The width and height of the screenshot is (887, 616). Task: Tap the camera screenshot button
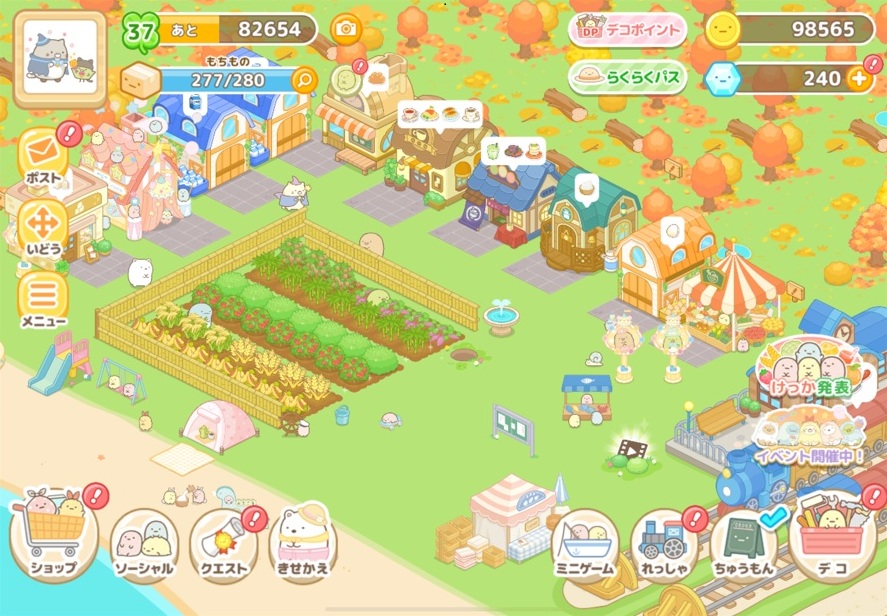coord(346,29)
